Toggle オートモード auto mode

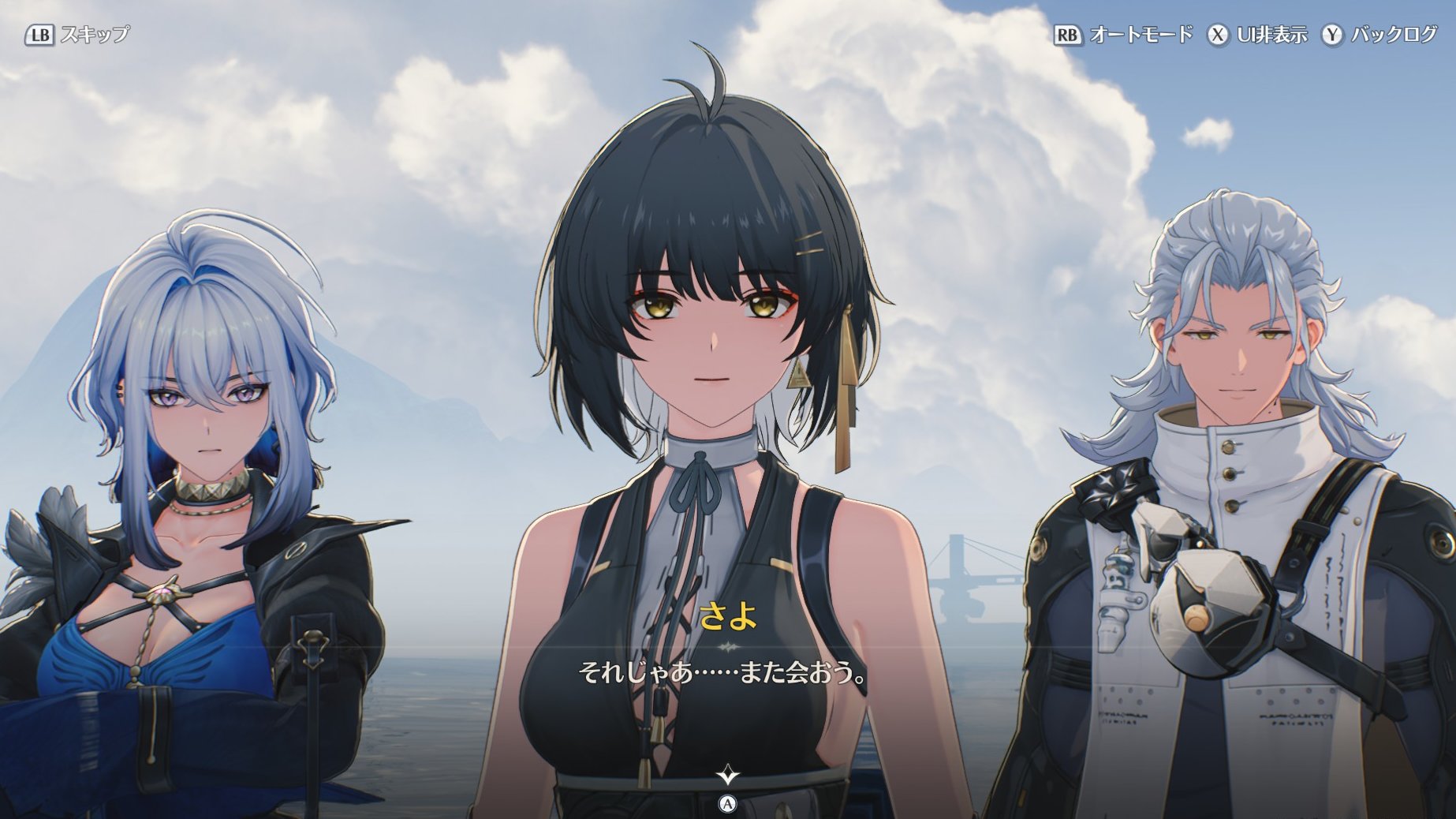[1123, 35]
